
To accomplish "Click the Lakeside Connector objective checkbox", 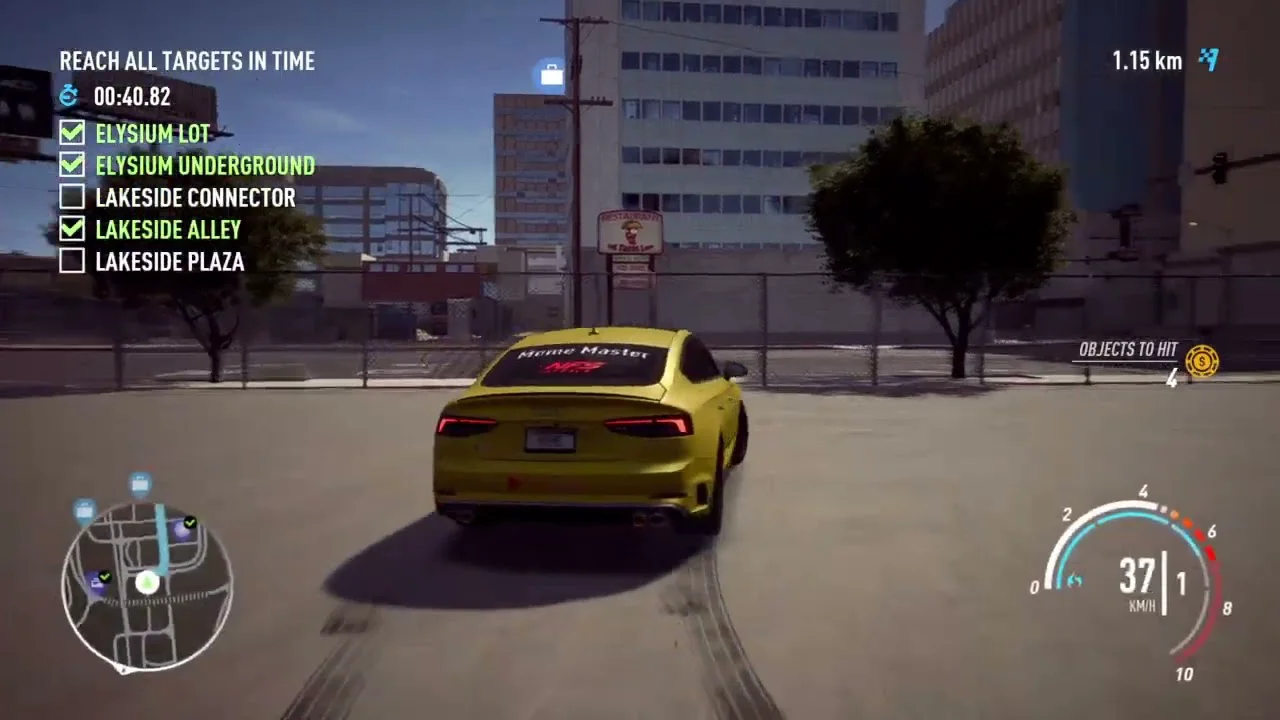I will coord(72,197).
